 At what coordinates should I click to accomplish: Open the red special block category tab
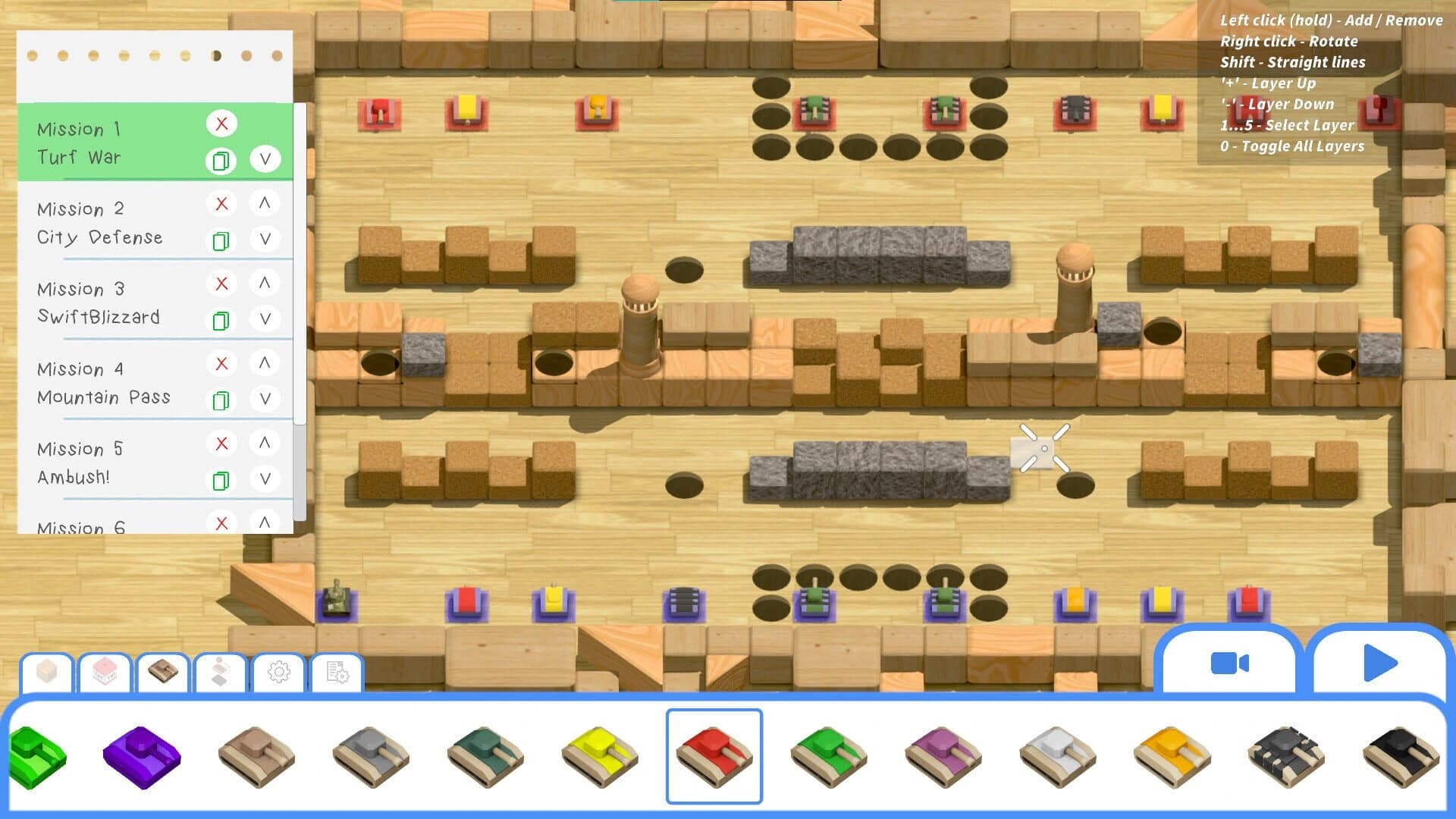pyautogui.click(x=106, y=670)
